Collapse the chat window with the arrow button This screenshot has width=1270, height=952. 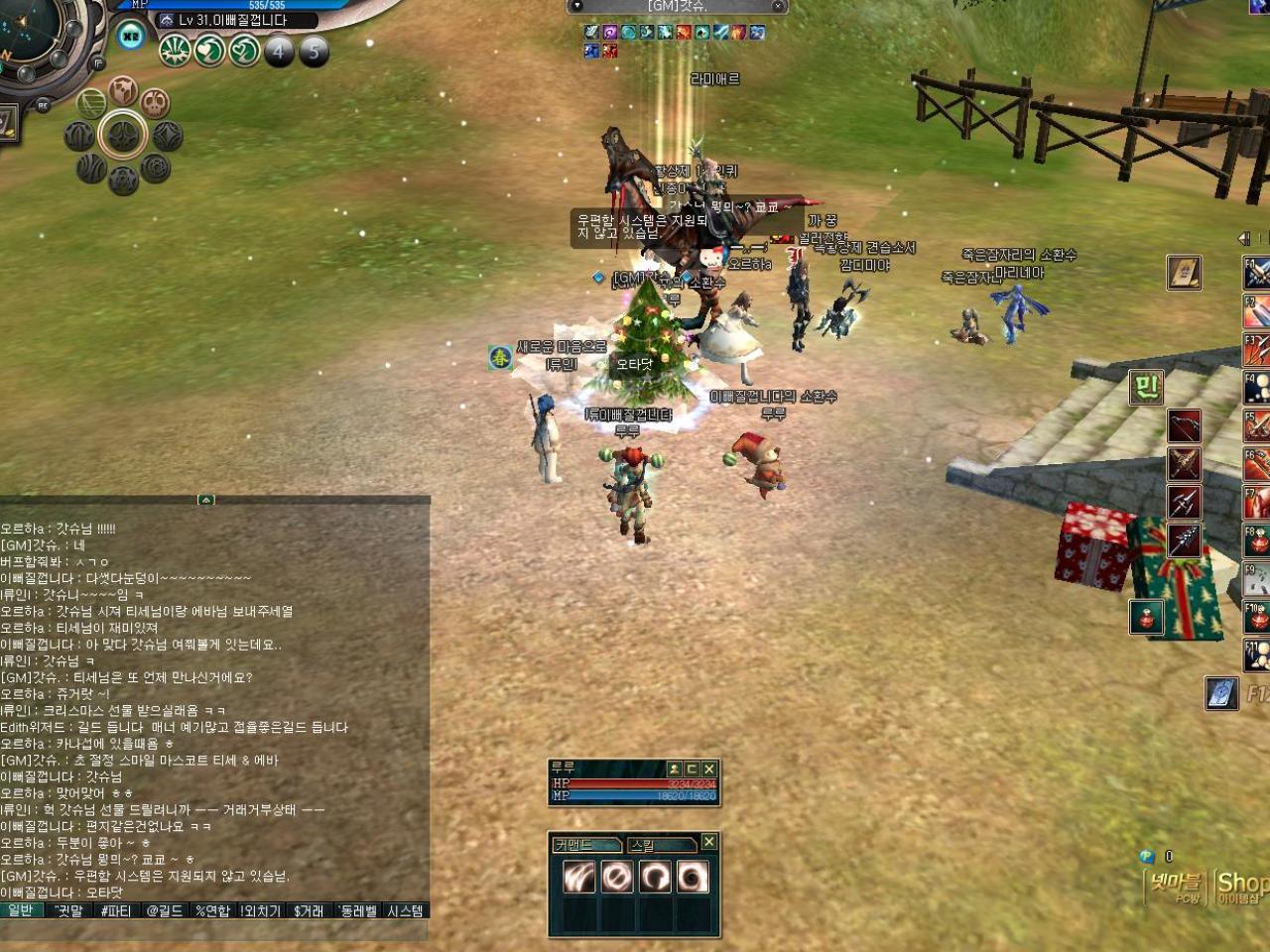coord(205,502)
